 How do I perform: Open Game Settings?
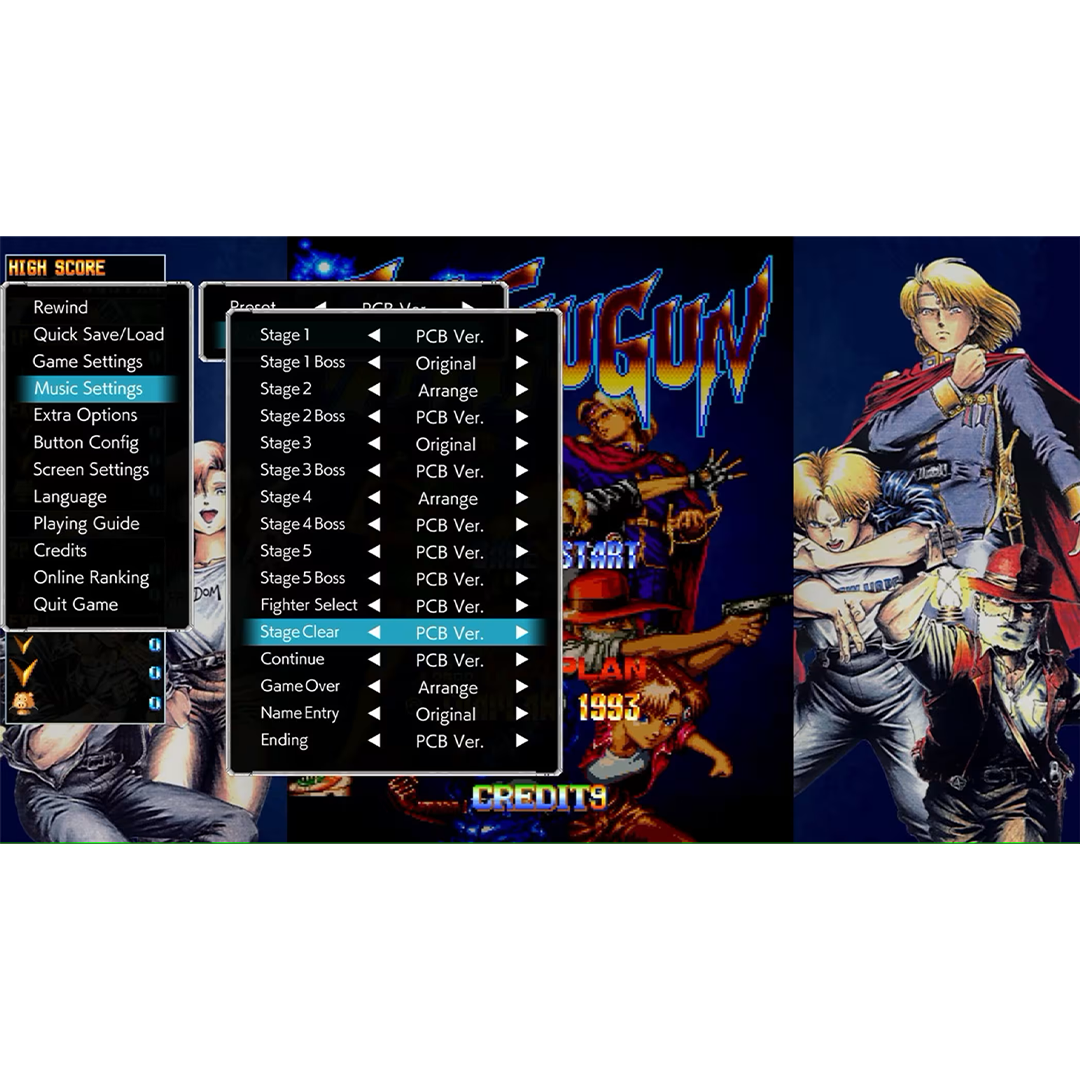(88, 361)
